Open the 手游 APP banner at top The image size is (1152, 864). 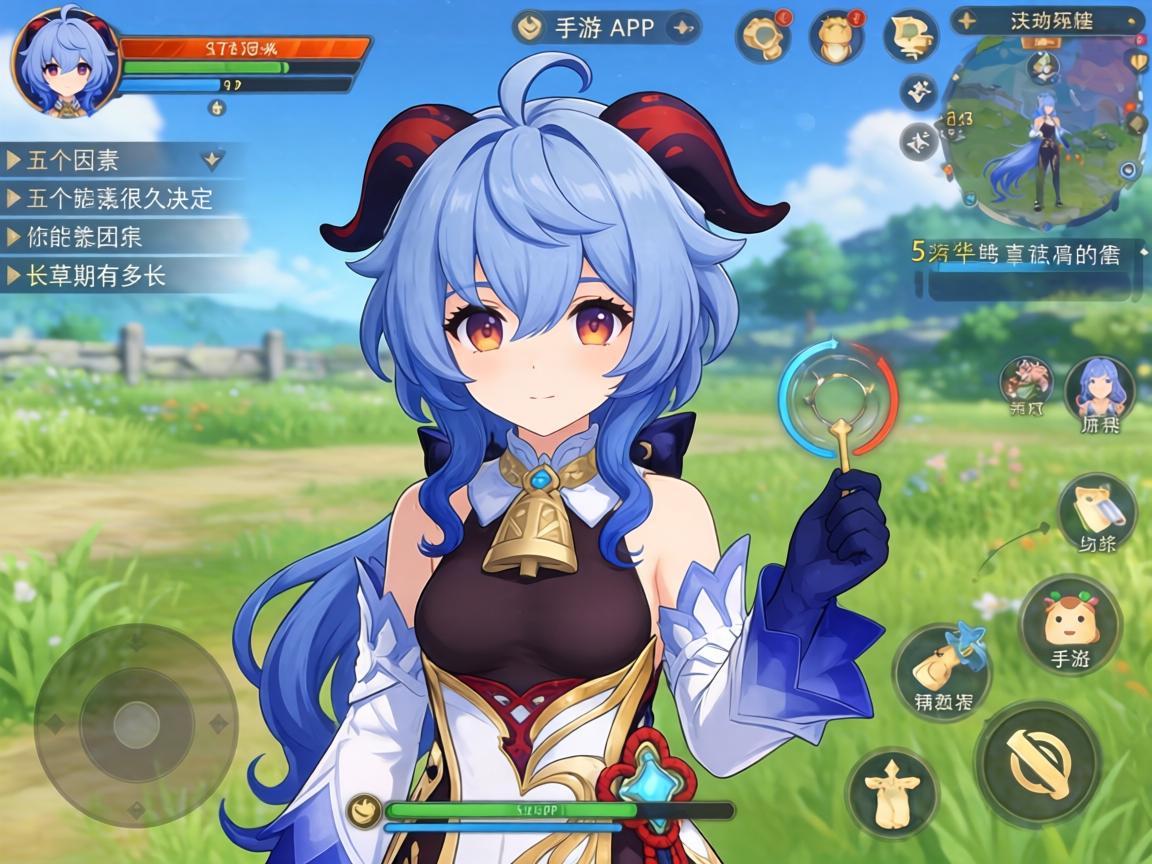pos(604,27)
